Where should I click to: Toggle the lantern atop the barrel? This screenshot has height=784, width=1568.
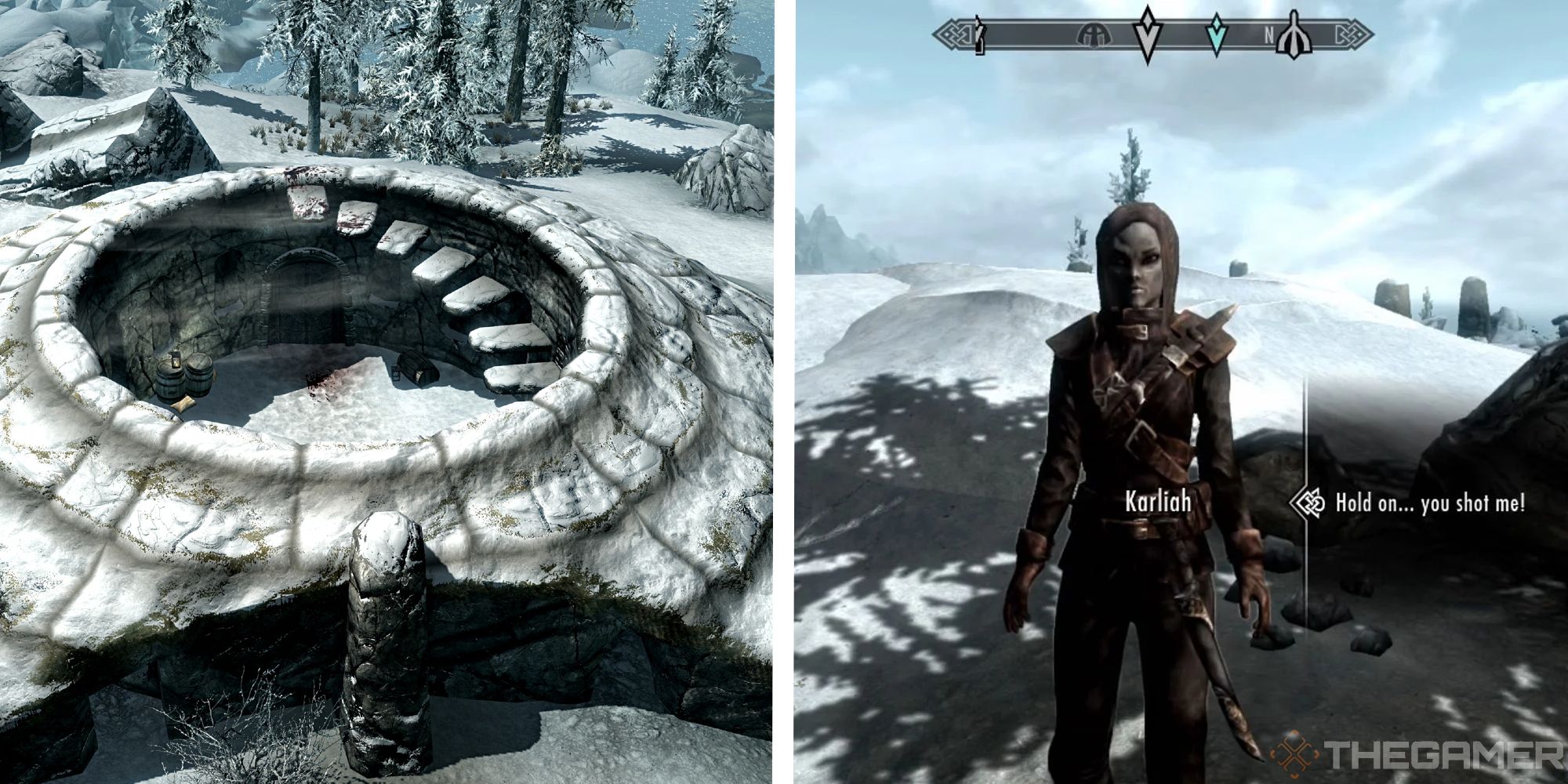click(176, 361)
